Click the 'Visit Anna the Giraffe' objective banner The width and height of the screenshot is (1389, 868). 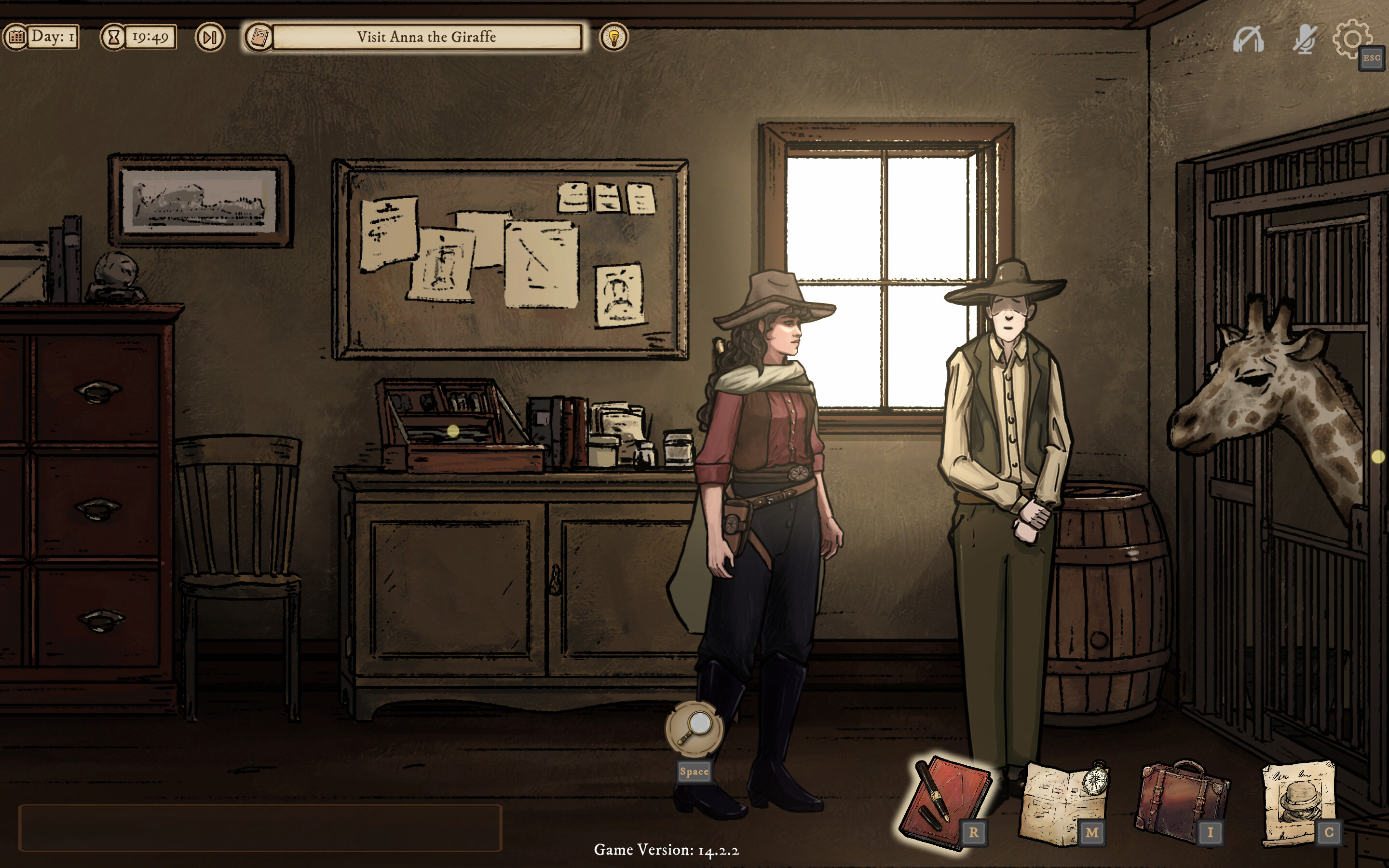[428, 37]
